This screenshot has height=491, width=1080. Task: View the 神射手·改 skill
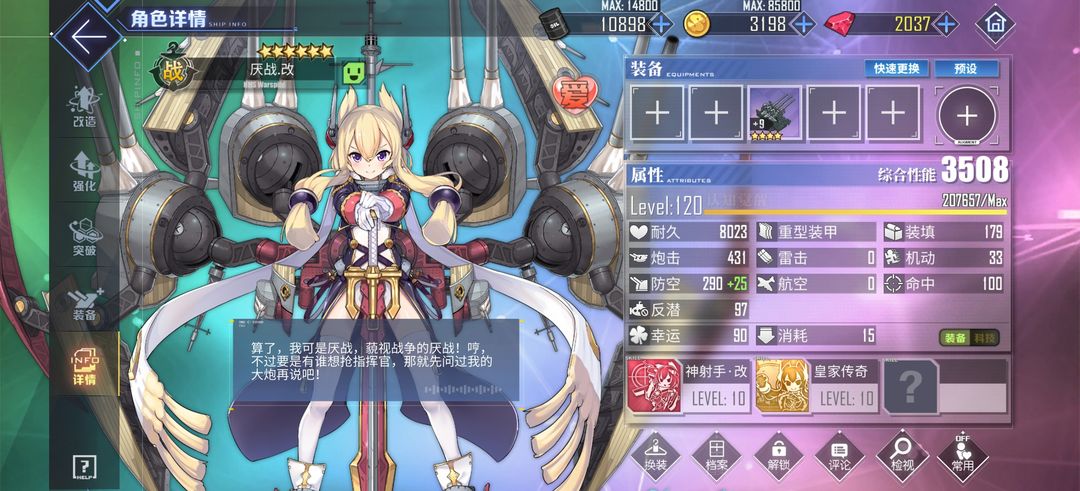tap(689, 386)
